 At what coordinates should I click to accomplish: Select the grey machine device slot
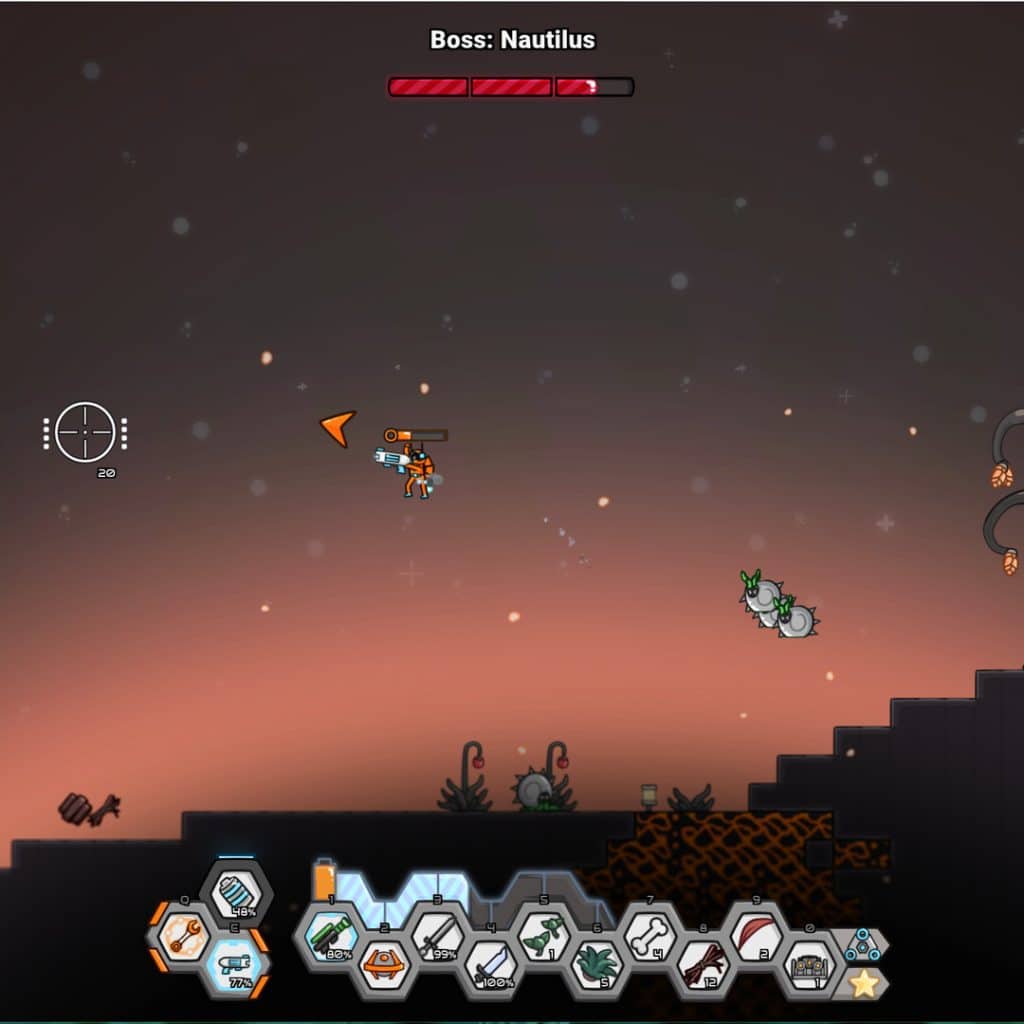808,965
